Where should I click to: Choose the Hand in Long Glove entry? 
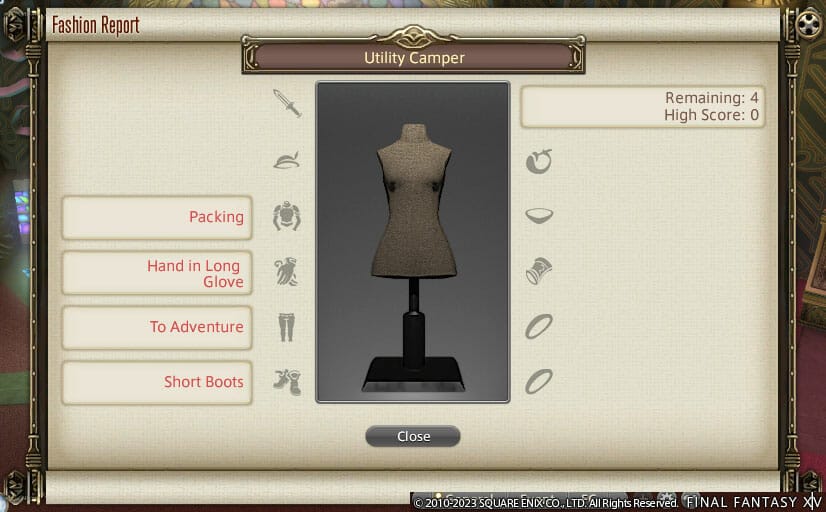coord(157,273)
